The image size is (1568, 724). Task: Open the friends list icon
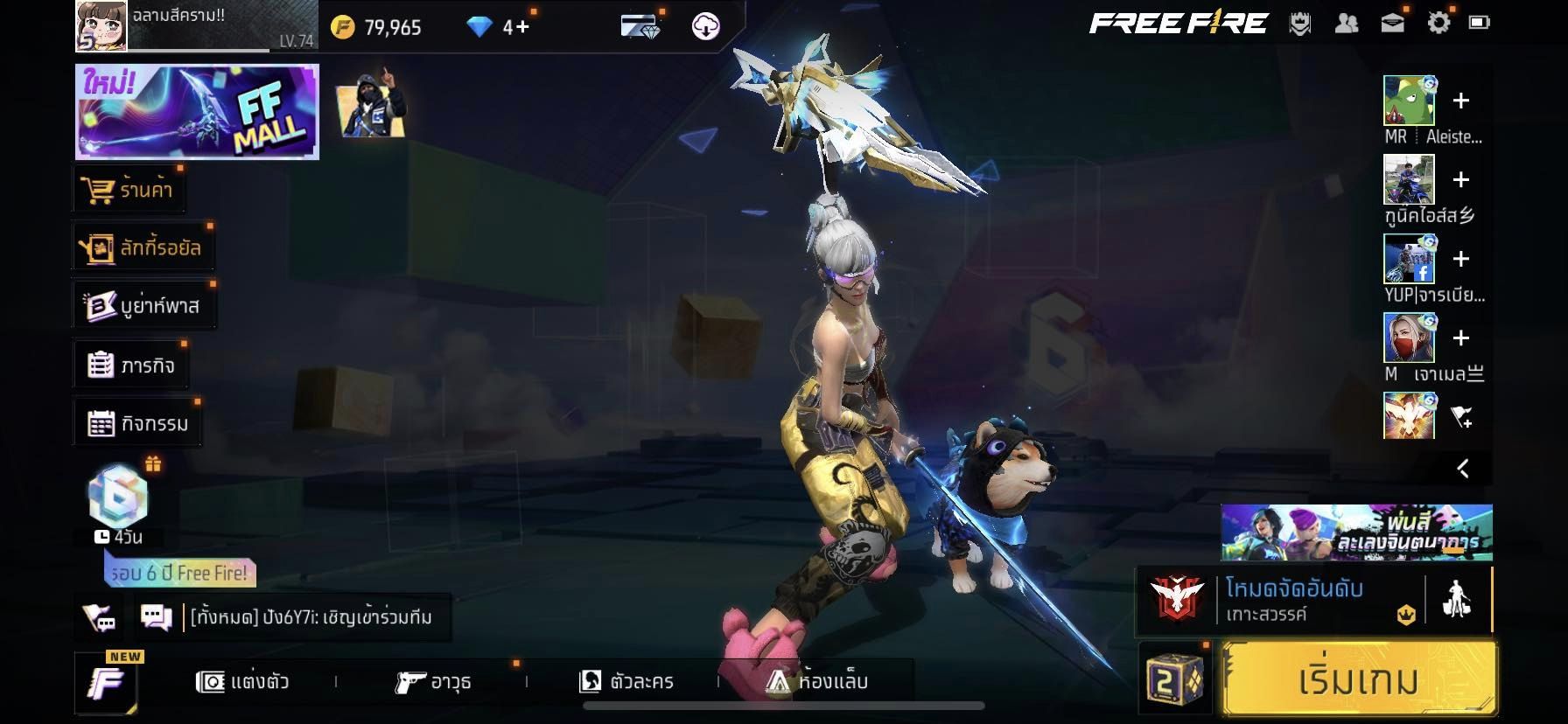(x=1347, y=24)
